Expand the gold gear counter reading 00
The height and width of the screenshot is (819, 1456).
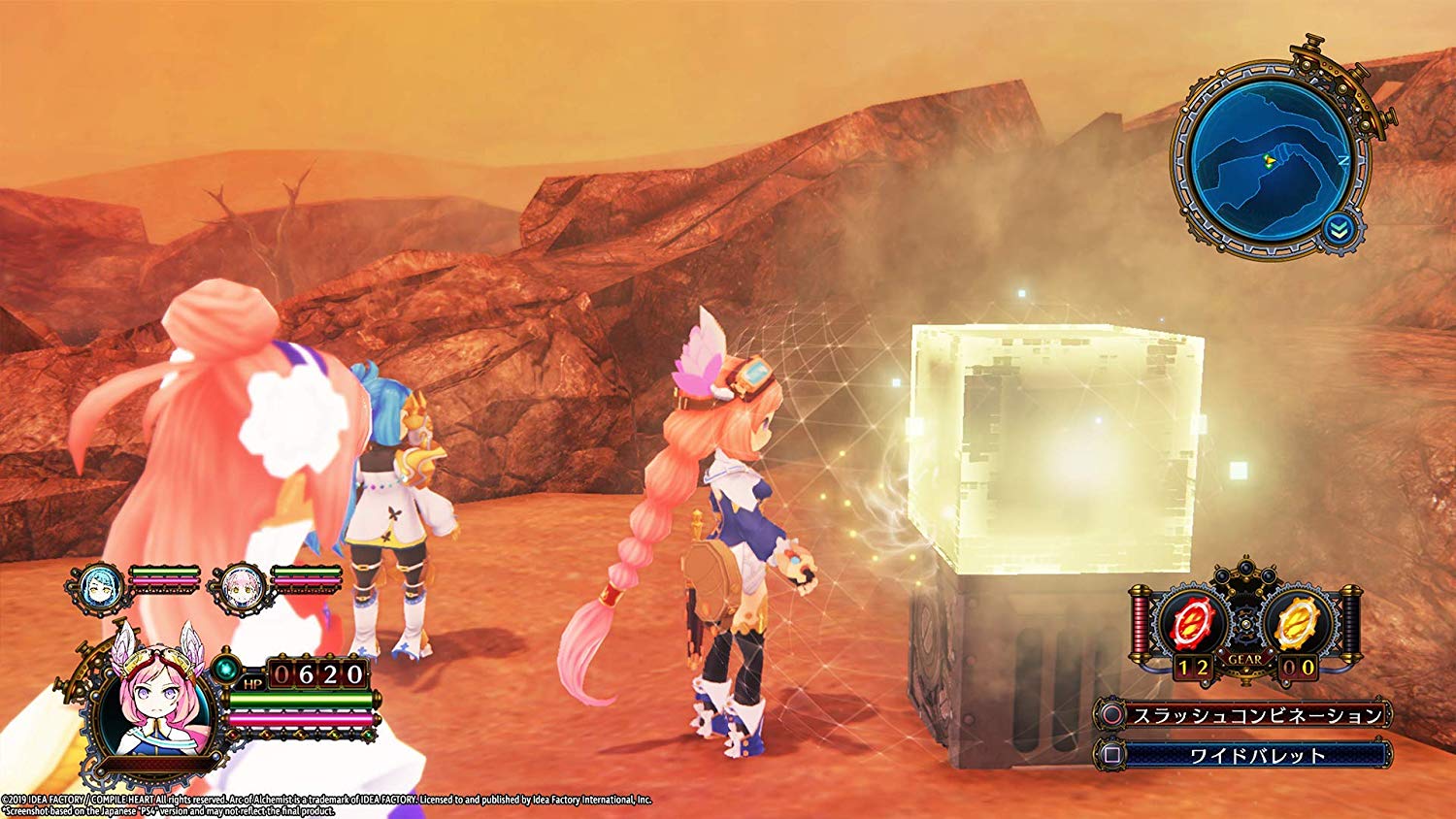pos(1298,667)
